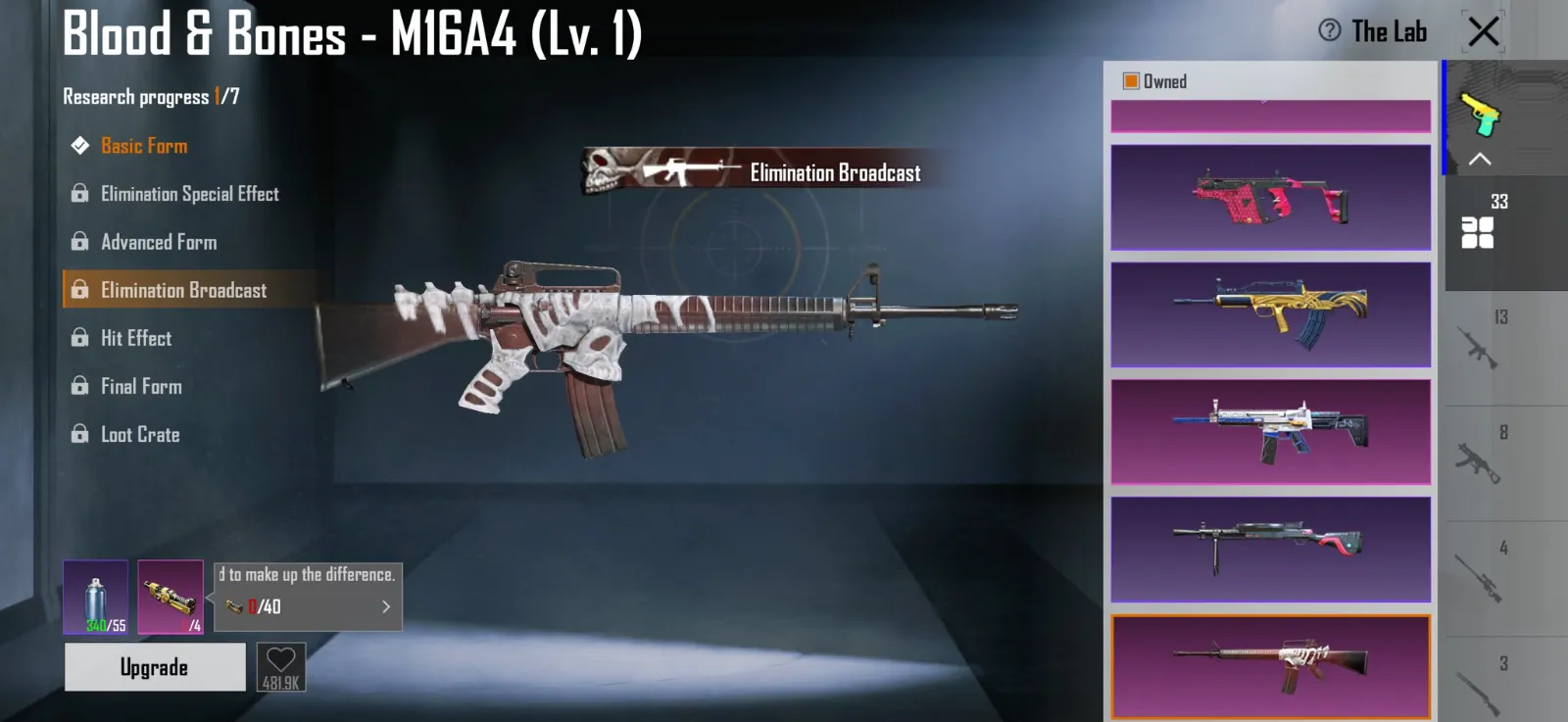Open the Final Form stage
This screenshot has height=722, width=1568.
(141, 386)
